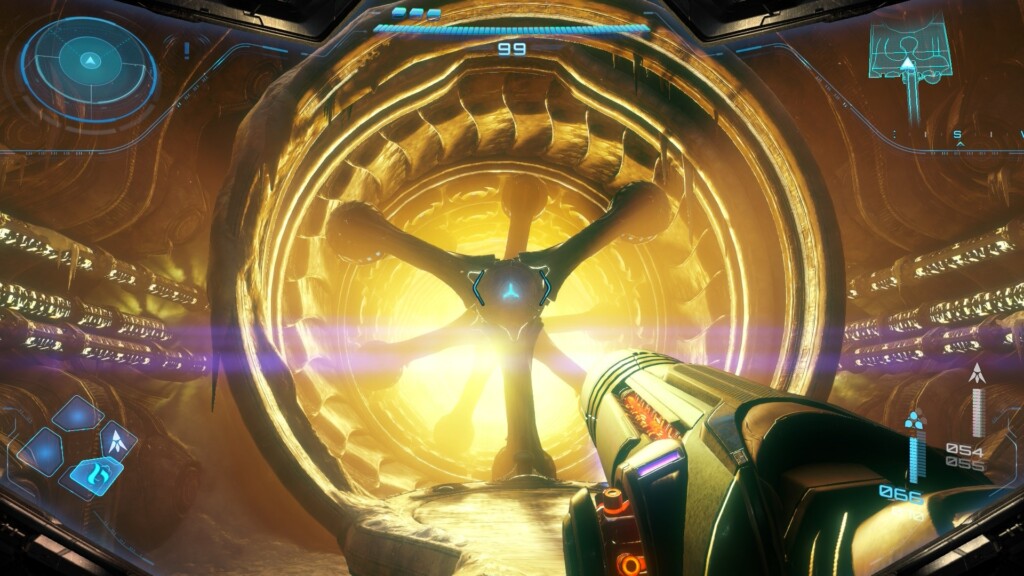Click the circular radar display

[89, 61]
